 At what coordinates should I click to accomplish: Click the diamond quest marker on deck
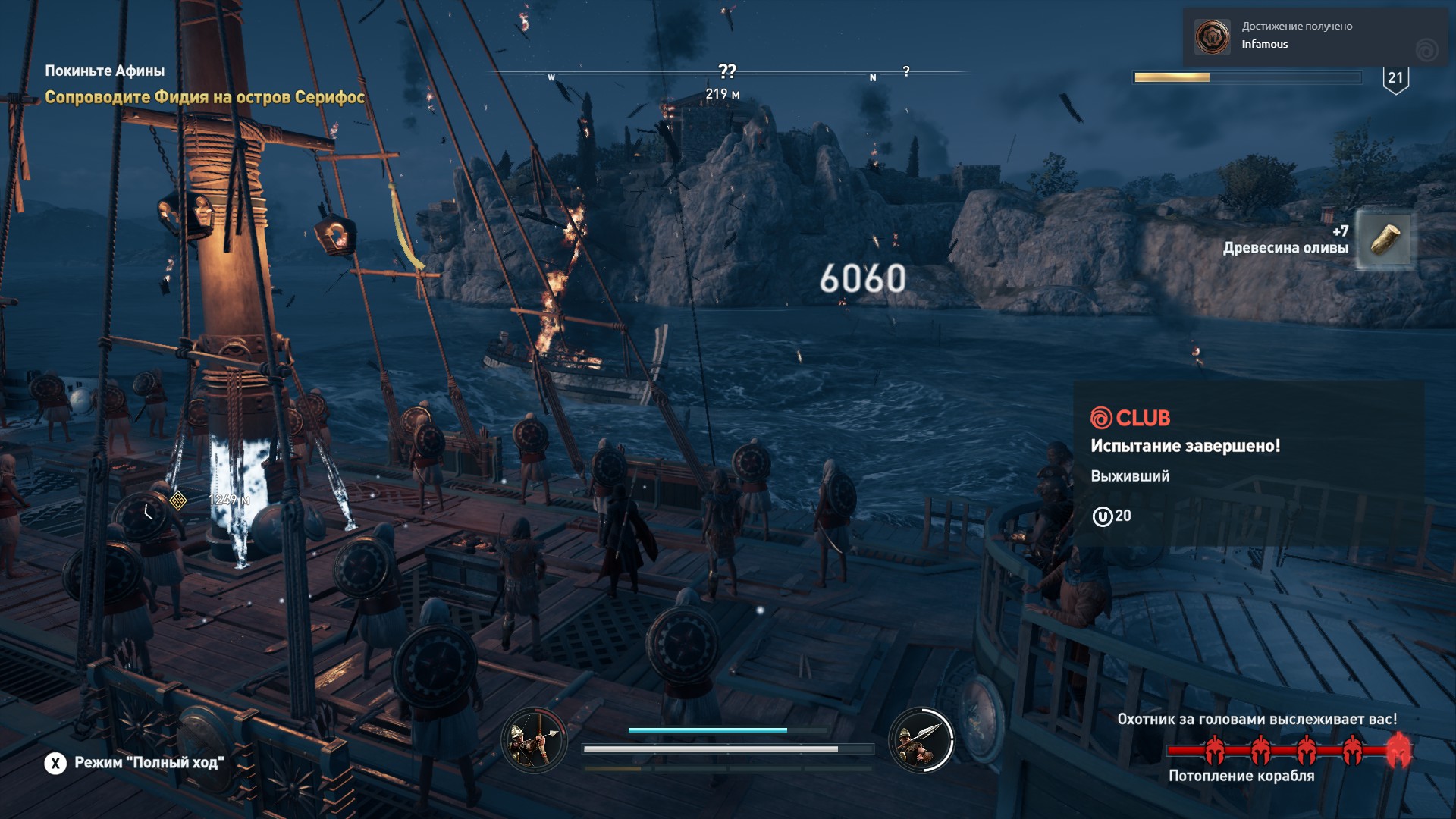(x=178, y=500)
